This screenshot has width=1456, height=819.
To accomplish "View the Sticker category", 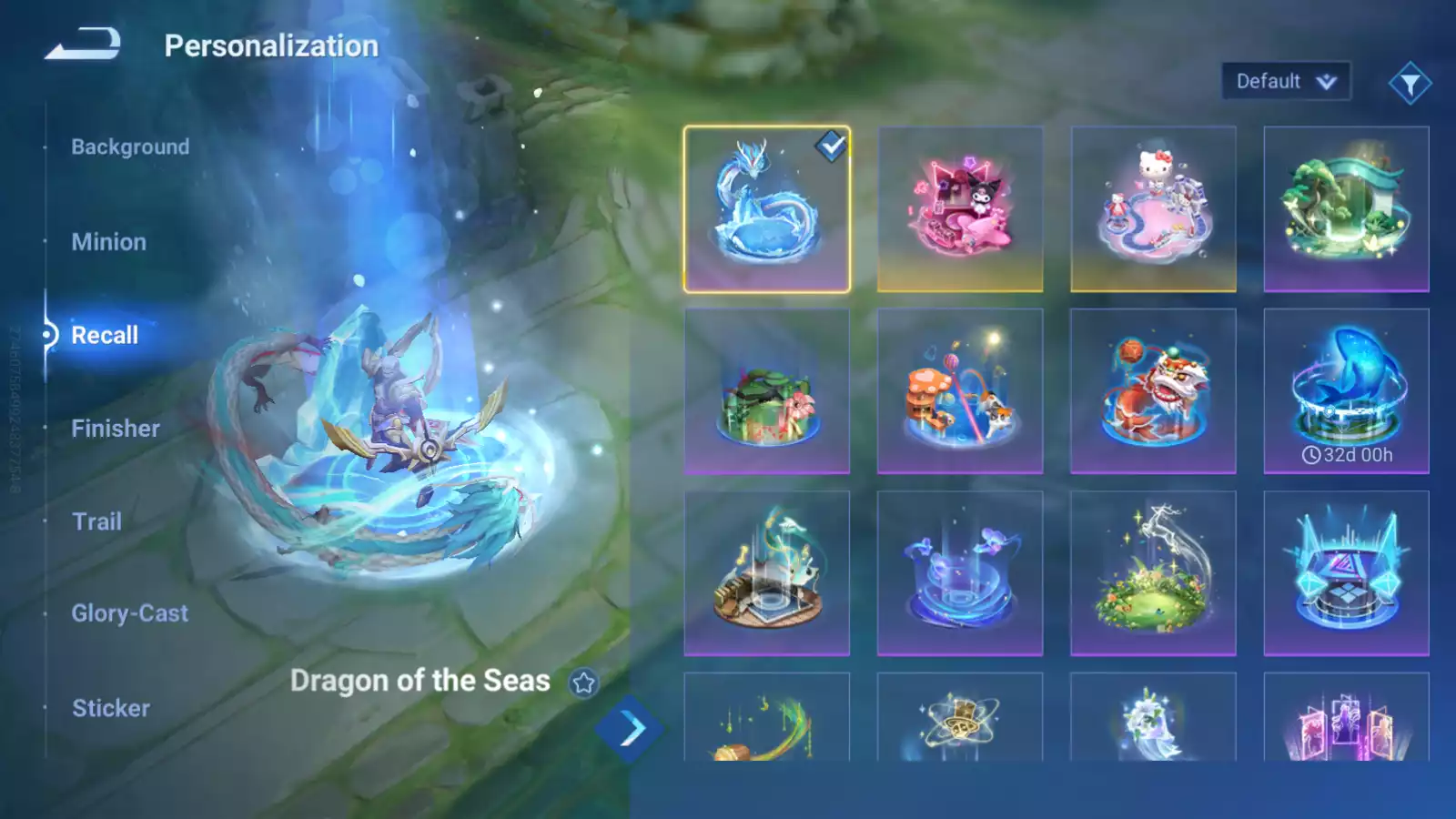I will pos(111,708).
